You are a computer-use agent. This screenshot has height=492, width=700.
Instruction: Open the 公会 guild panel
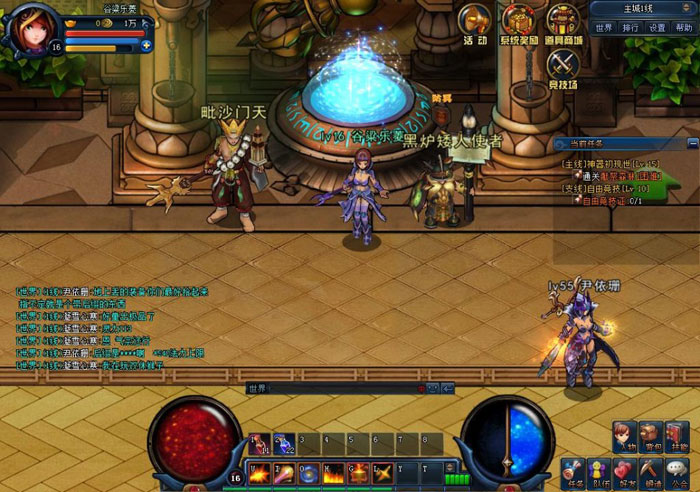680,470
